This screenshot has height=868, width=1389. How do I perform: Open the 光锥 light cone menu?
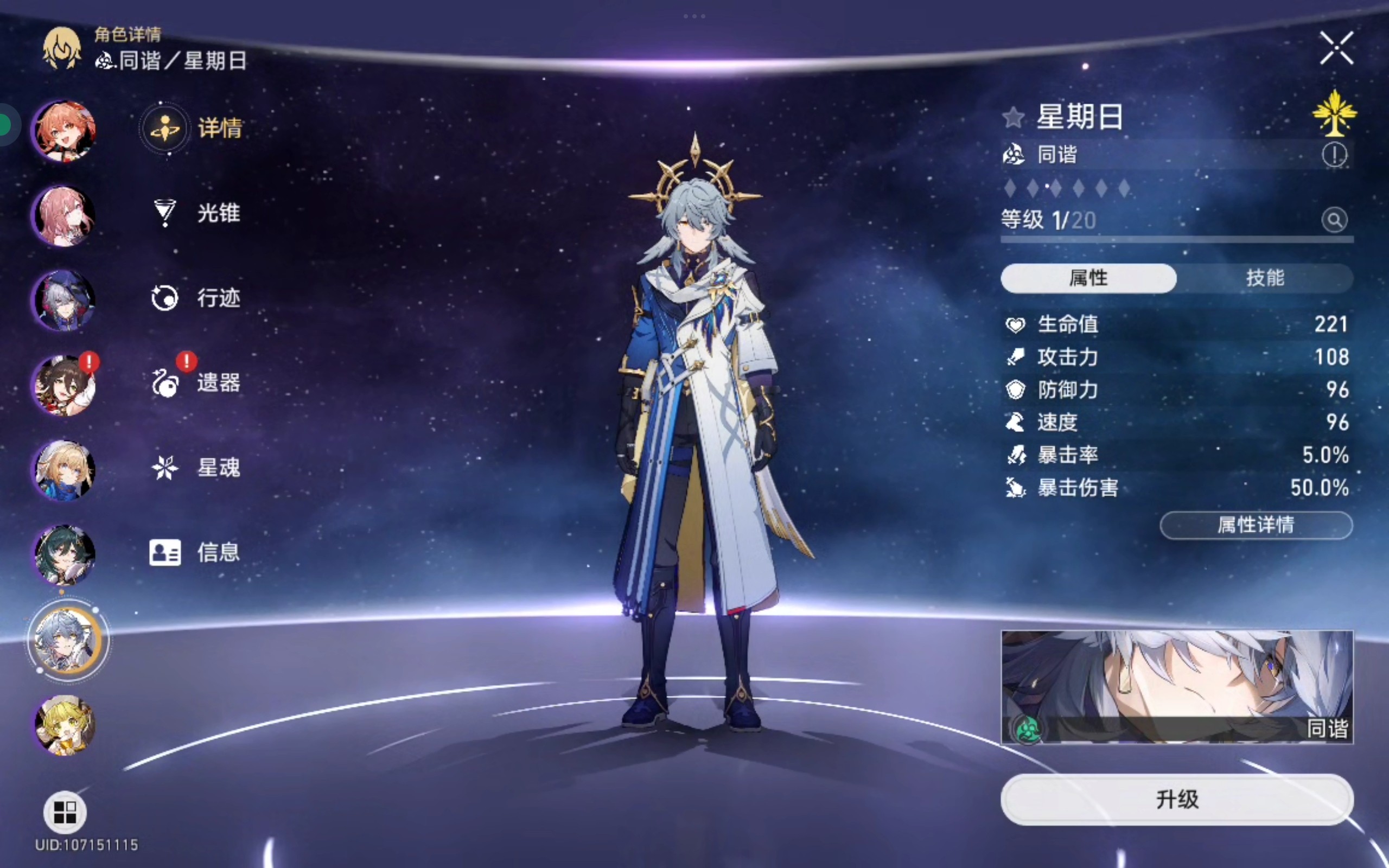click(x=195, y=213)
